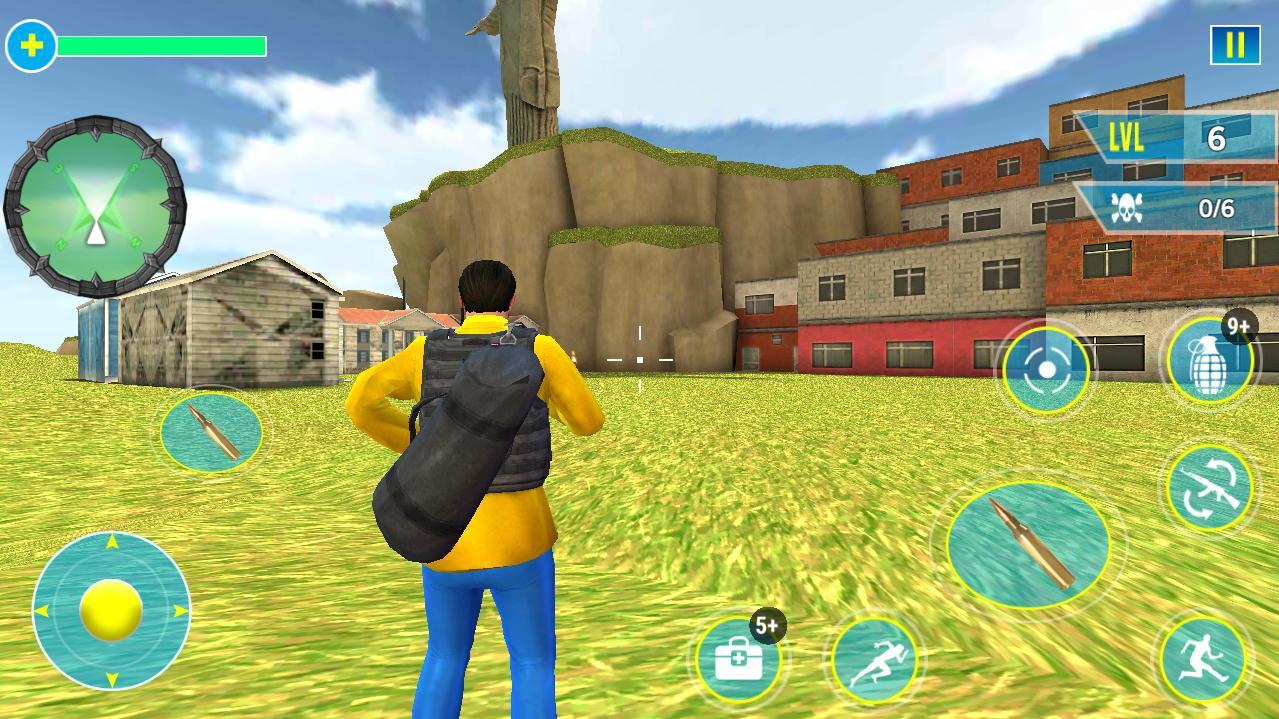Use the medkit health pack
1279x719 pixels.
click(x=740, y=659)
